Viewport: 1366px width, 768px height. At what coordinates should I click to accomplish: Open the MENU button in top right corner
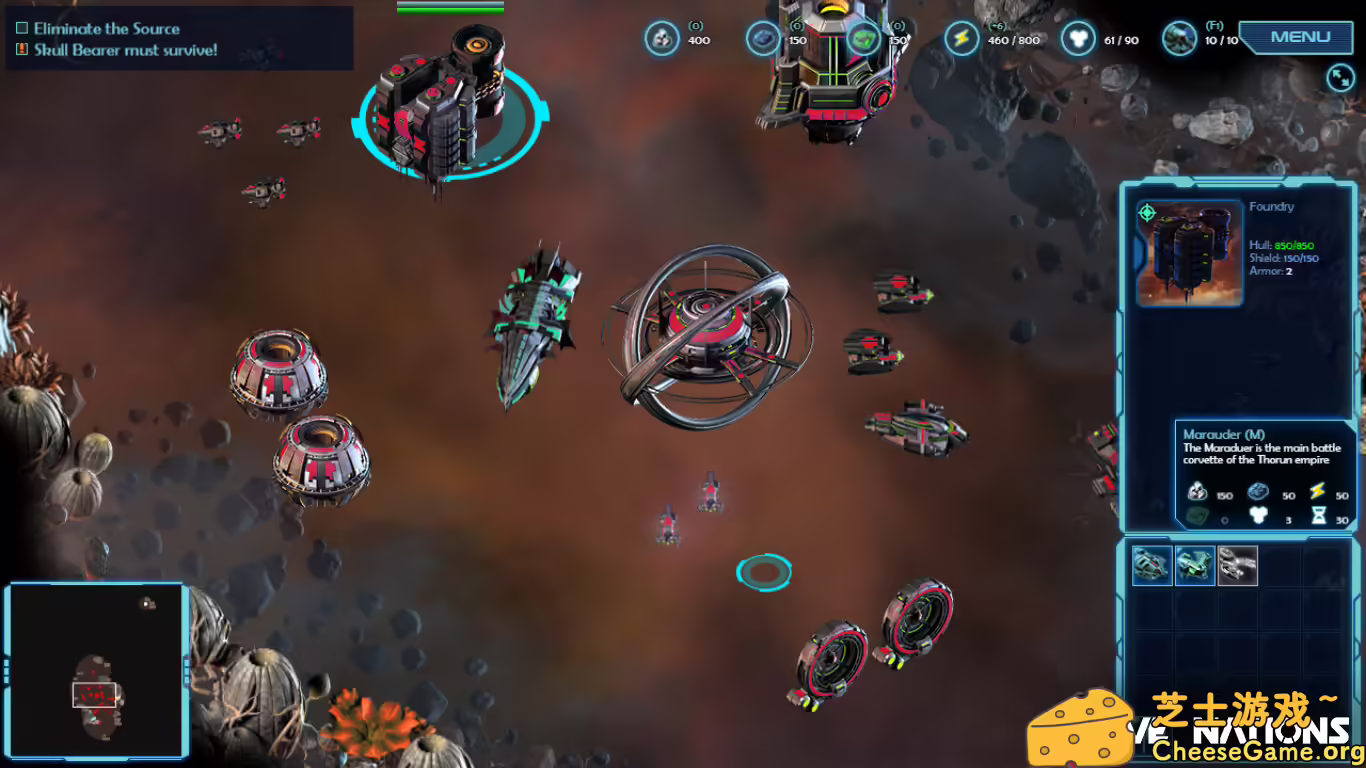coord(1299,37)
